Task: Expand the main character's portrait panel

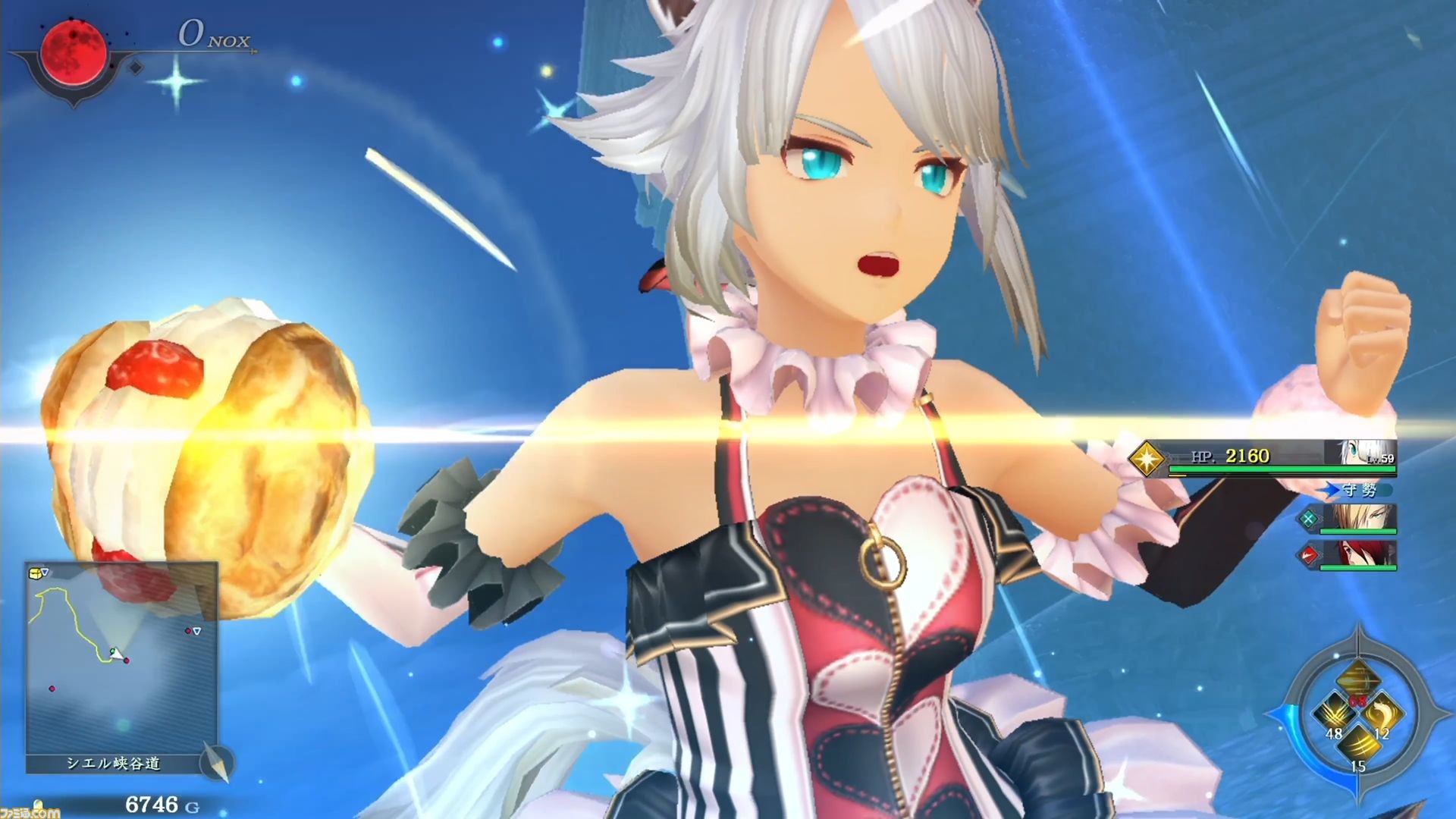Action: click(x=1361, y=453)
